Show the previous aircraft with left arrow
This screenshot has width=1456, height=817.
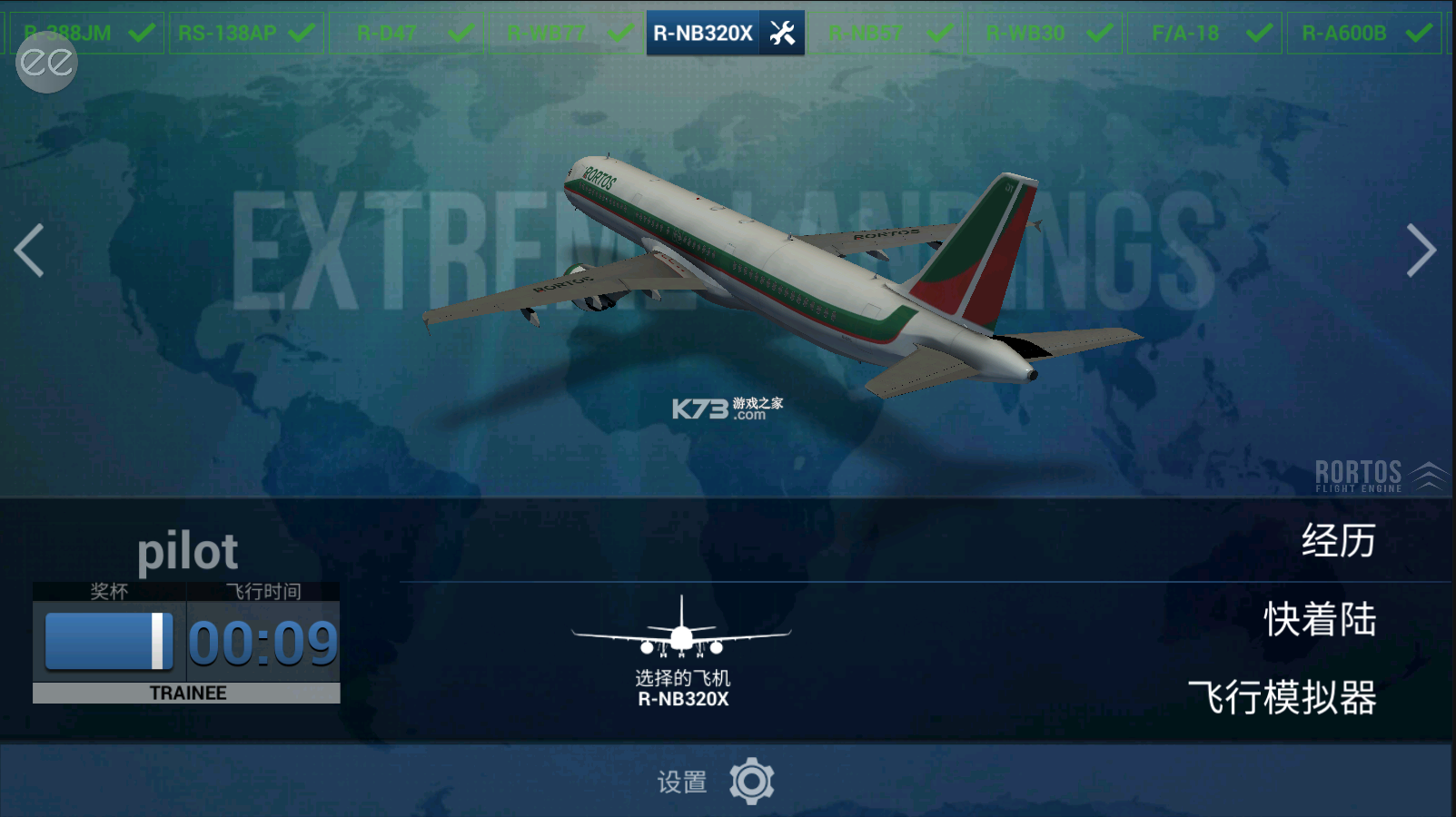click(29, 250)
